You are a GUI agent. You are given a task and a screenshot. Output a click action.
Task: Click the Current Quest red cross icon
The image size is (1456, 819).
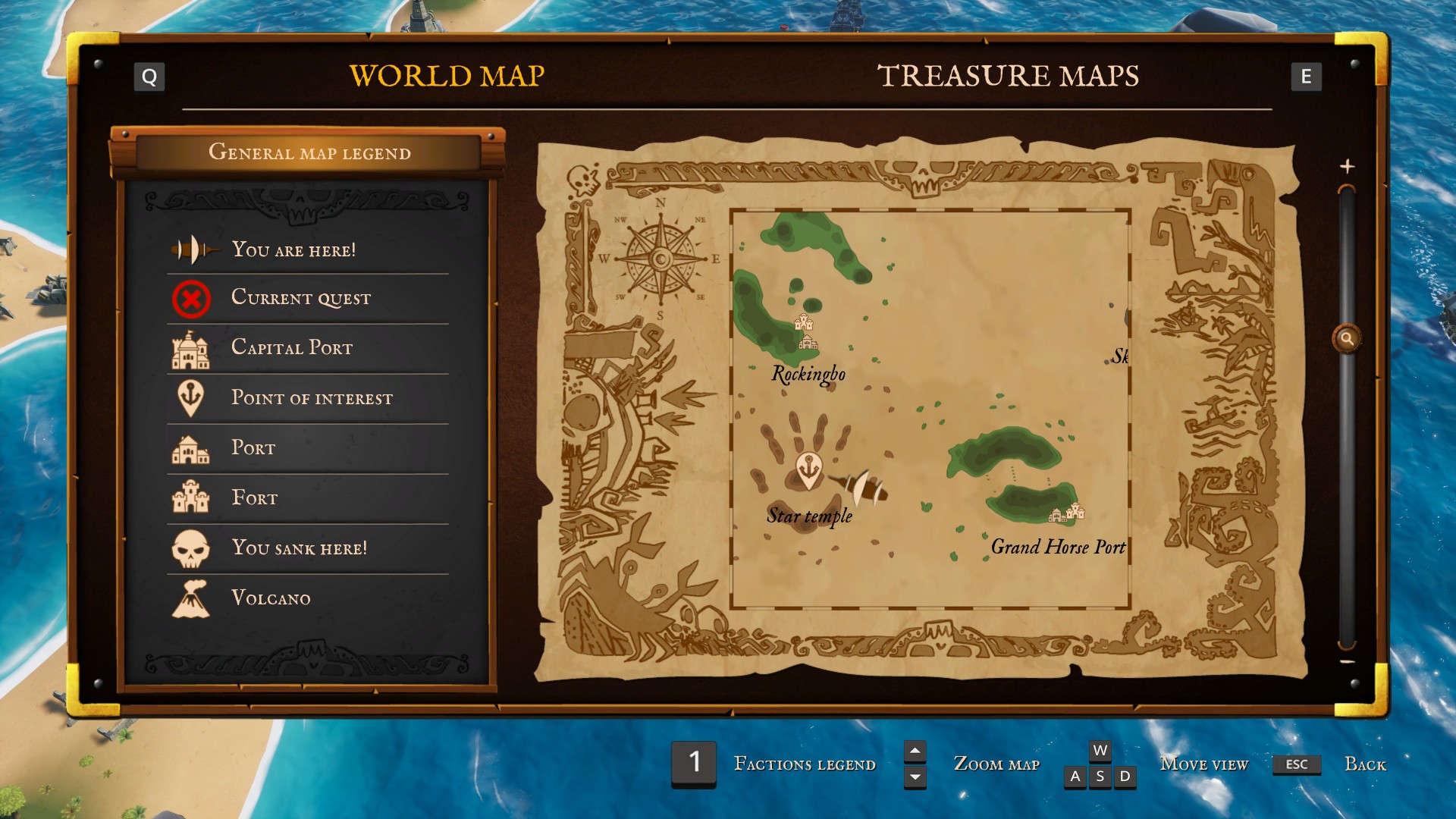(x=190, y=297)
